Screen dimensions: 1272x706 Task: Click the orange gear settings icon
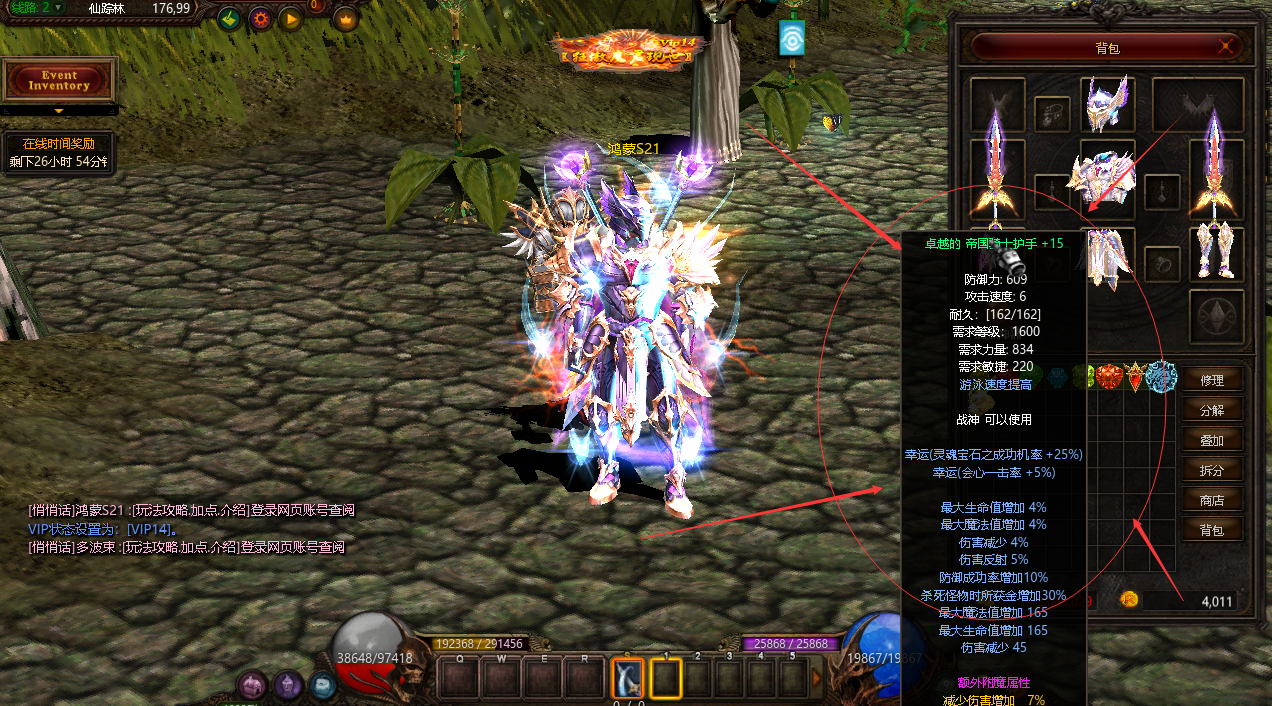pyautogui.click(x=260, y=18)
